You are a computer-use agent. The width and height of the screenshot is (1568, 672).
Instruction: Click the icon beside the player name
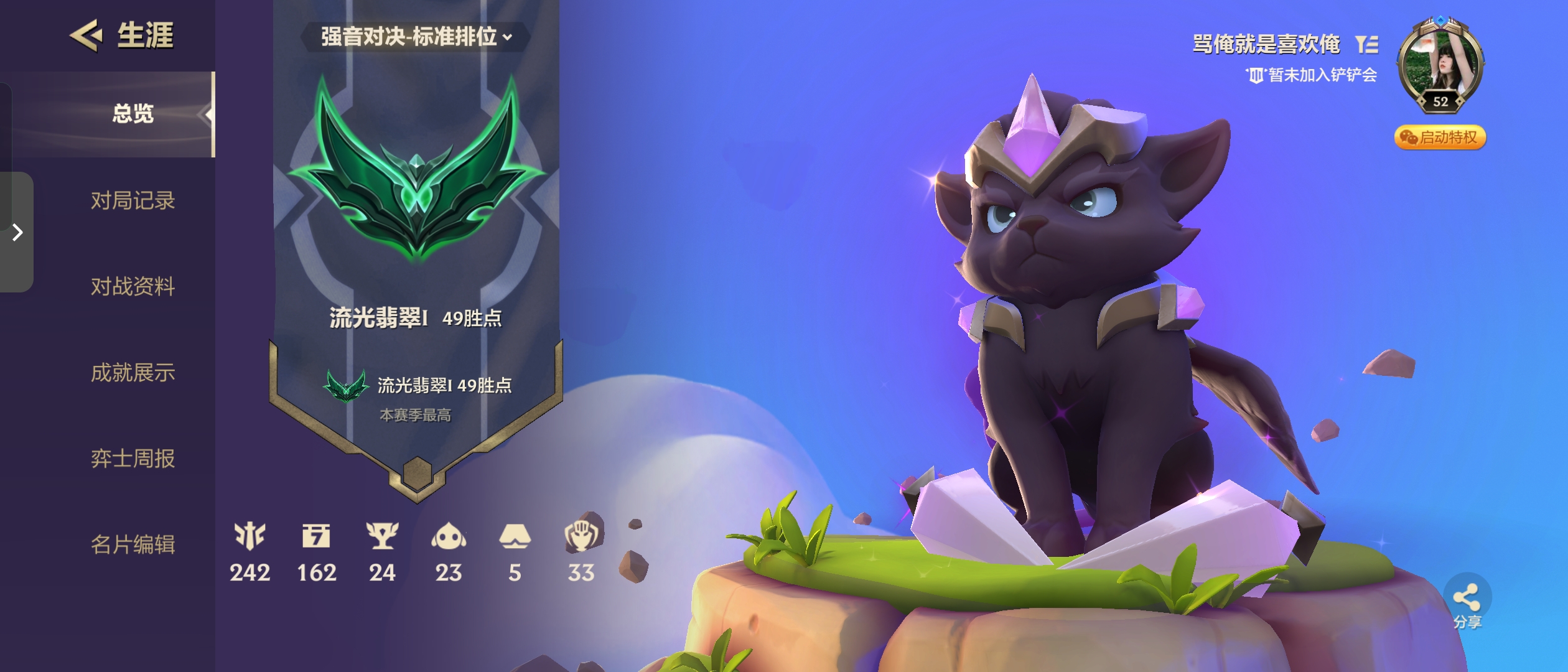coord(1367,44)
